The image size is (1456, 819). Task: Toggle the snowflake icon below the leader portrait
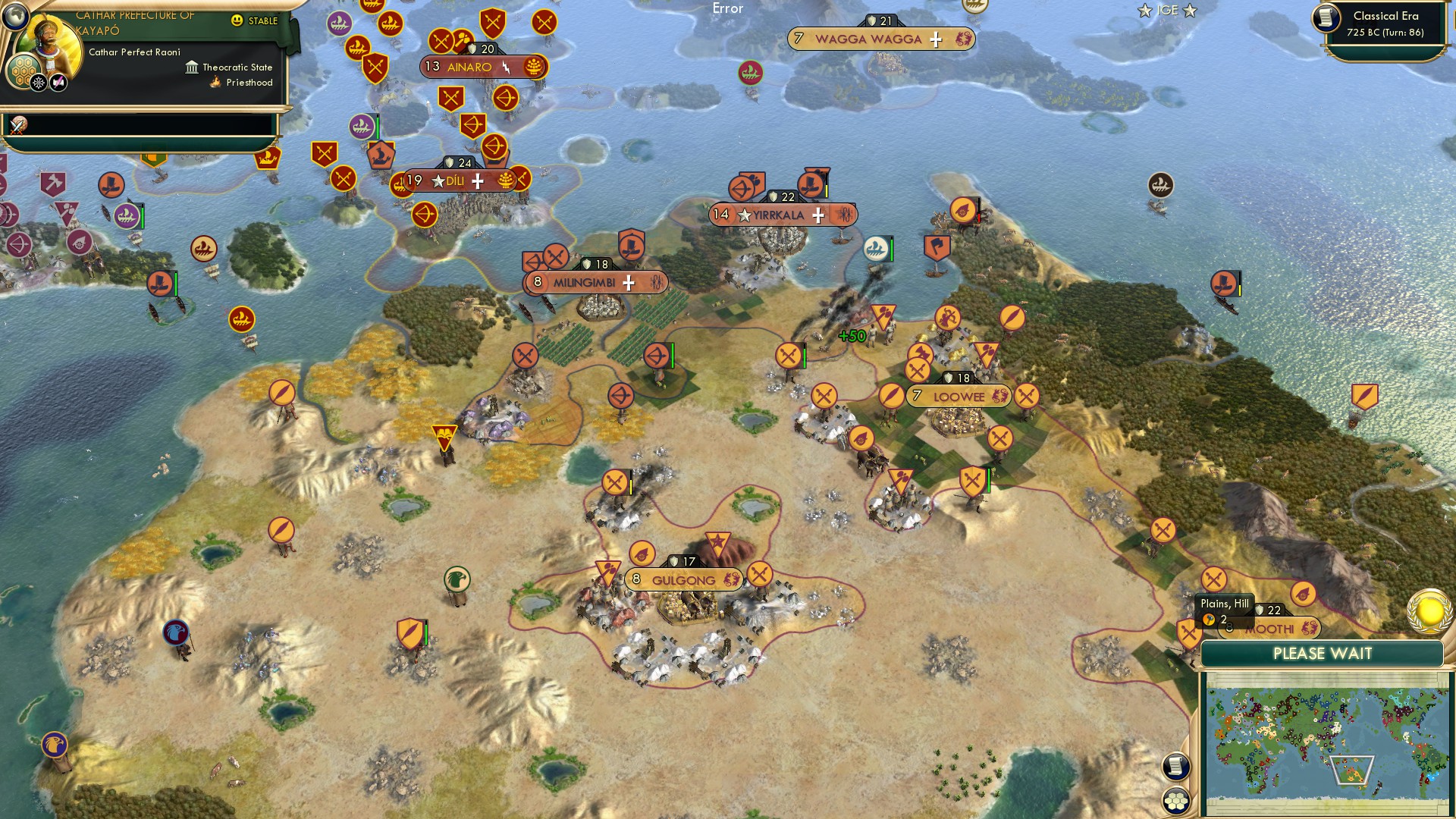tap(38, 82)
